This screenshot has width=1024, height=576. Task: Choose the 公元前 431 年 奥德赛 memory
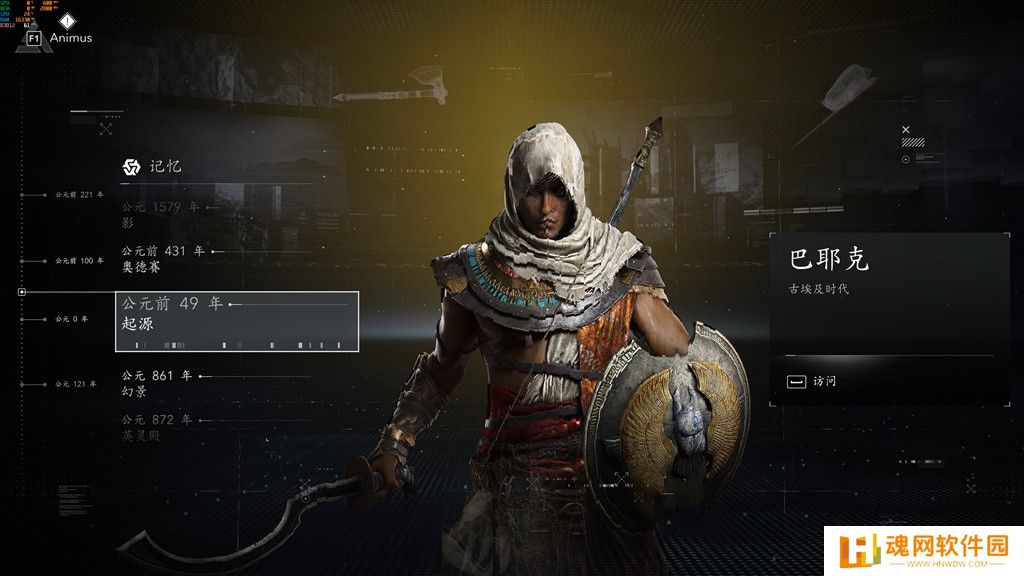point(163,260)
